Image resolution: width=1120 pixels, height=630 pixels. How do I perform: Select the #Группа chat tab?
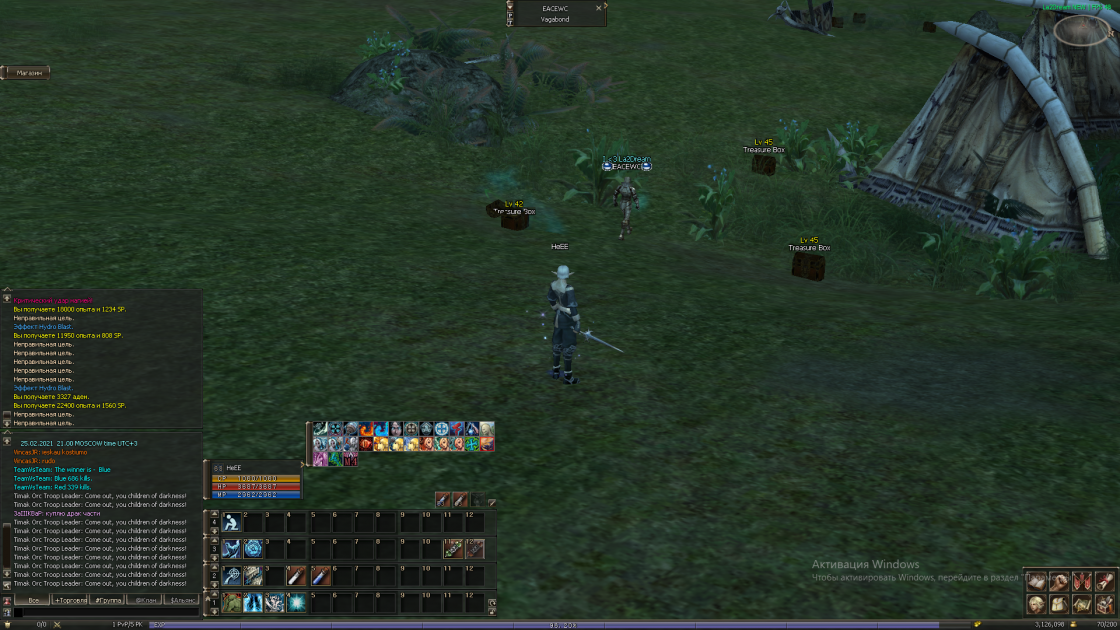(x=108, y=600)
